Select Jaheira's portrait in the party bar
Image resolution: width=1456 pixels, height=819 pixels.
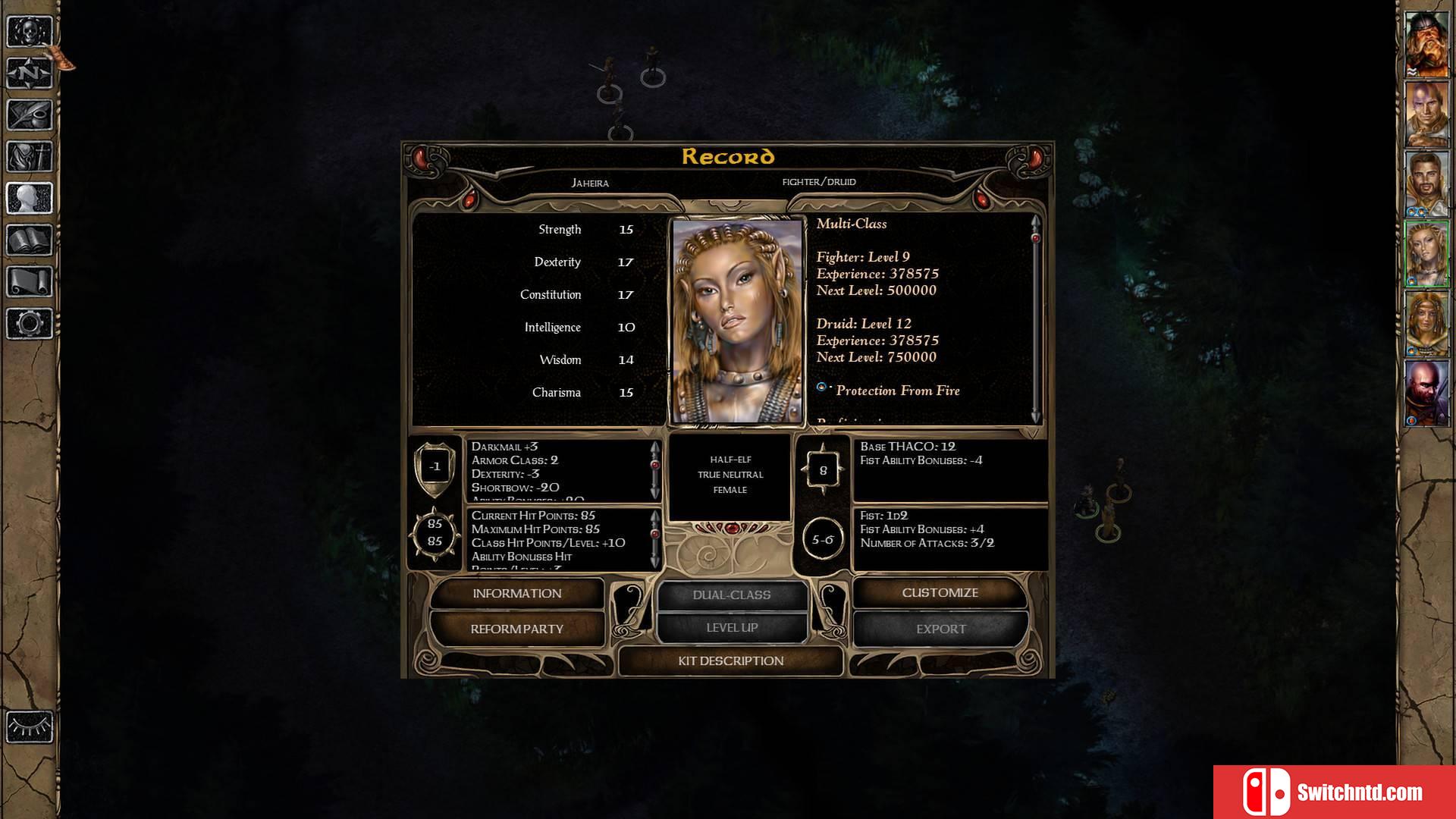tap(1426, 253)
